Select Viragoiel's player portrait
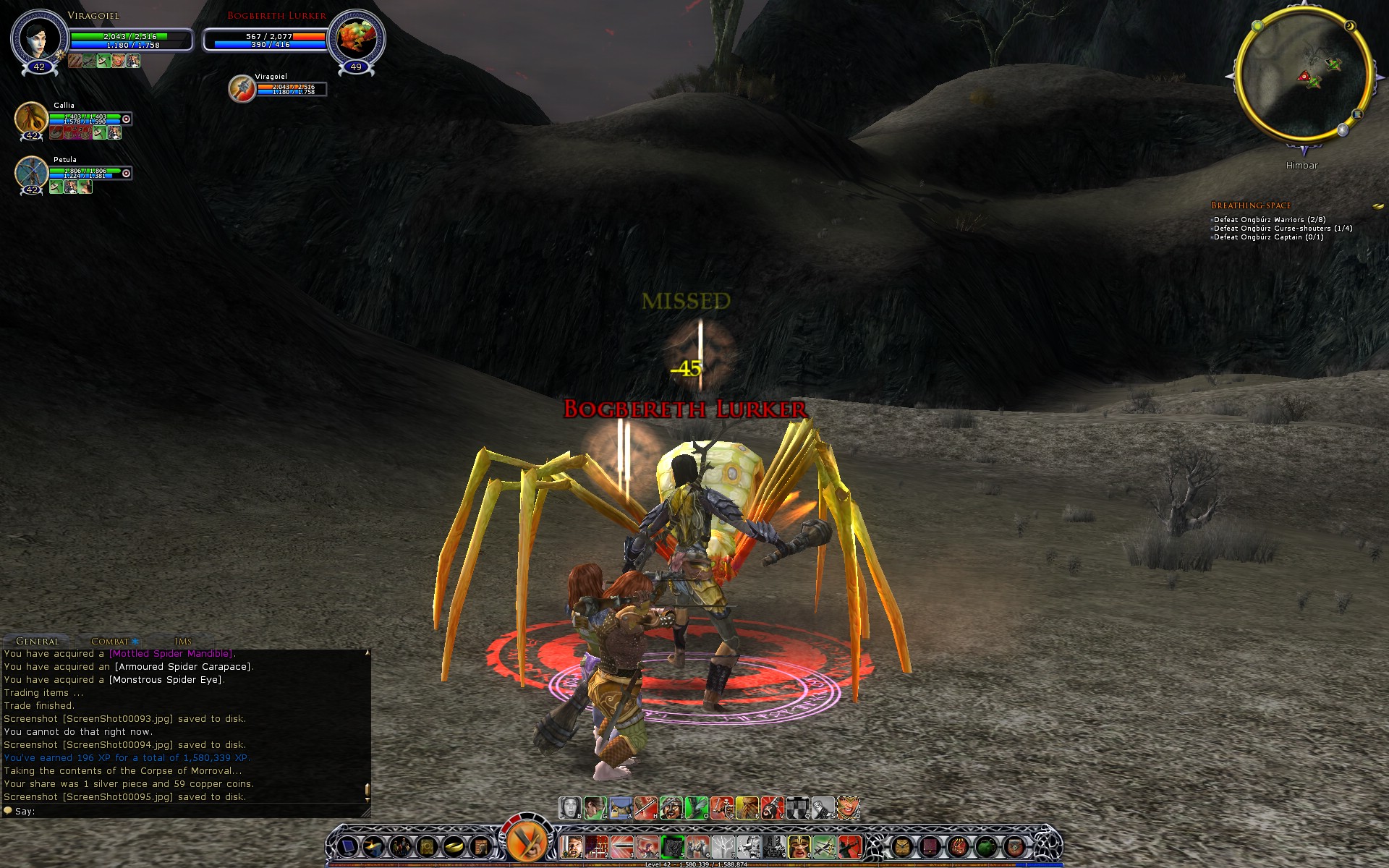 coord(38,38)
